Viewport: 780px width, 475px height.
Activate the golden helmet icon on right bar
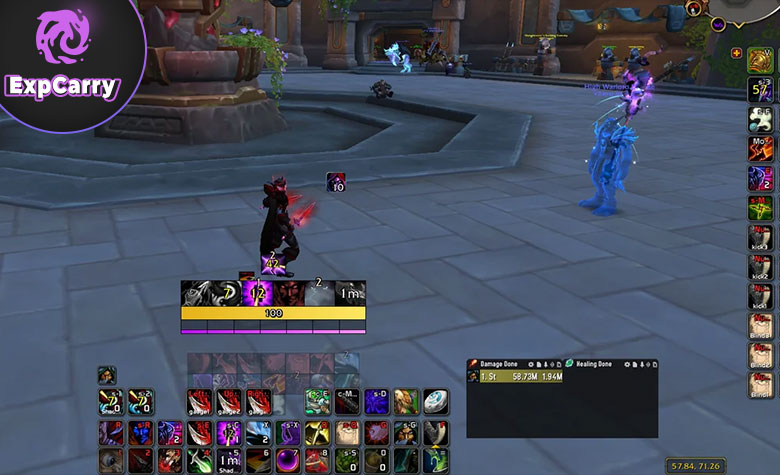761,60
